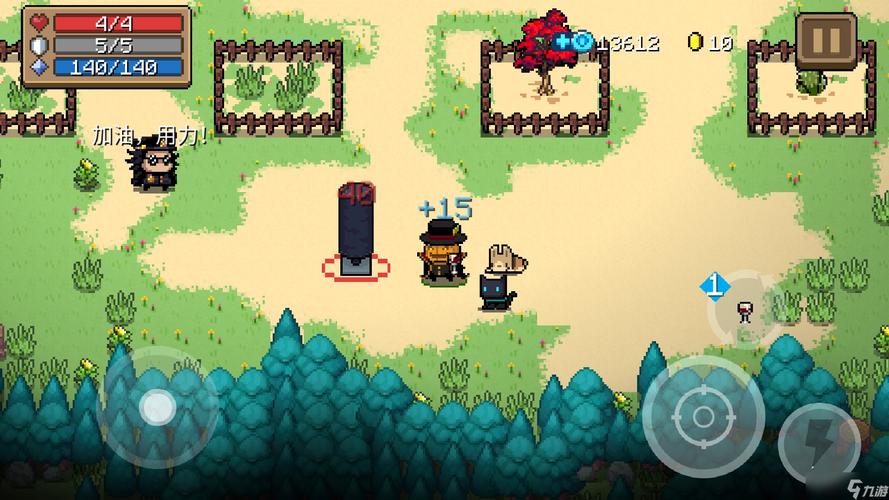Switch weapon using the weapon swap icon
The width and height of the screenshot is (889, 500).
[742, 307]
